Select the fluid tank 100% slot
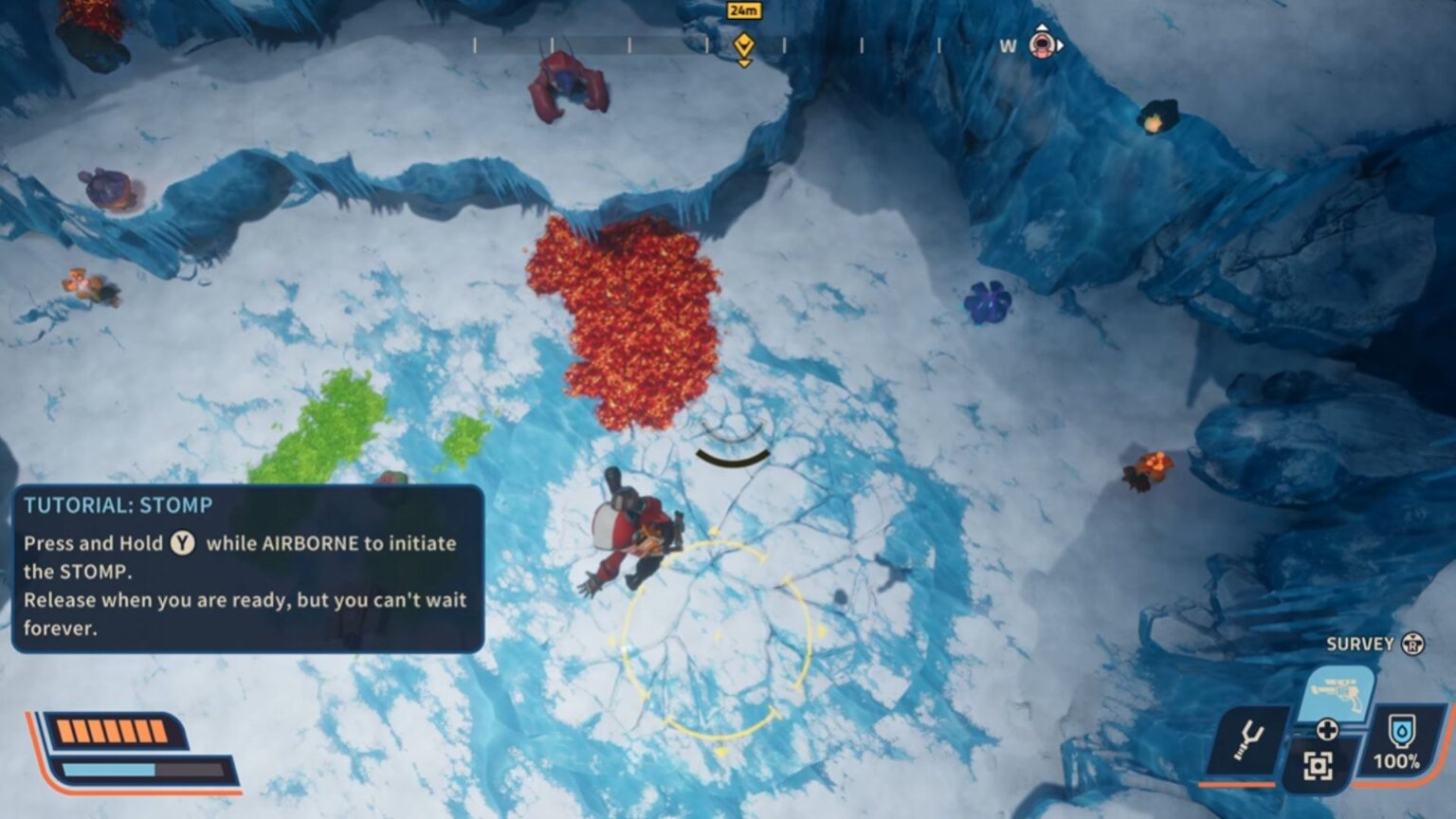Viewport: 1456px width, 819px height. tap(1399, 741)
